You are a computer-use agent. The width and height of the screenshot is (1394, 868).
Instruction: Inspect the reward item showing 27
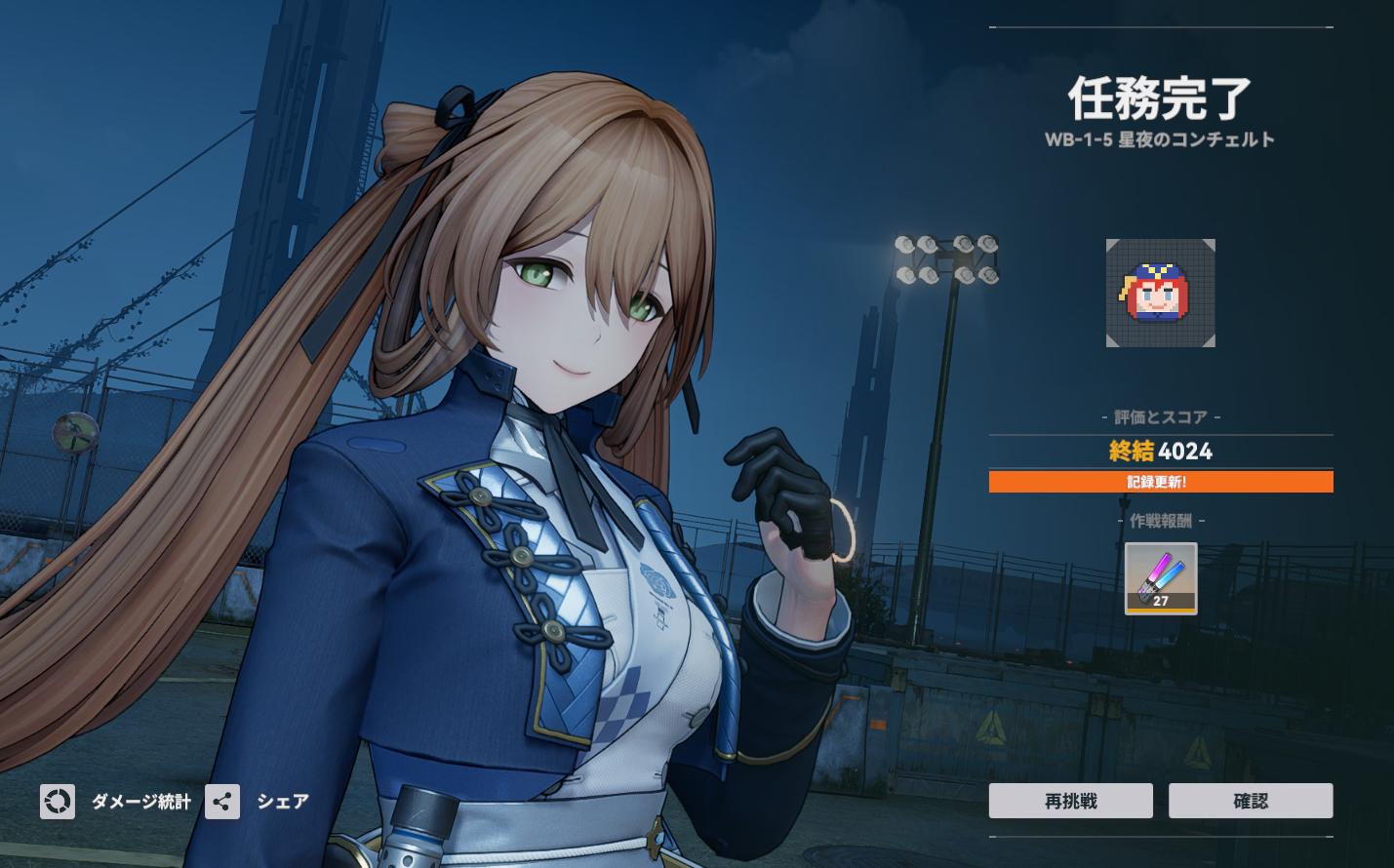coord(1160,578)
